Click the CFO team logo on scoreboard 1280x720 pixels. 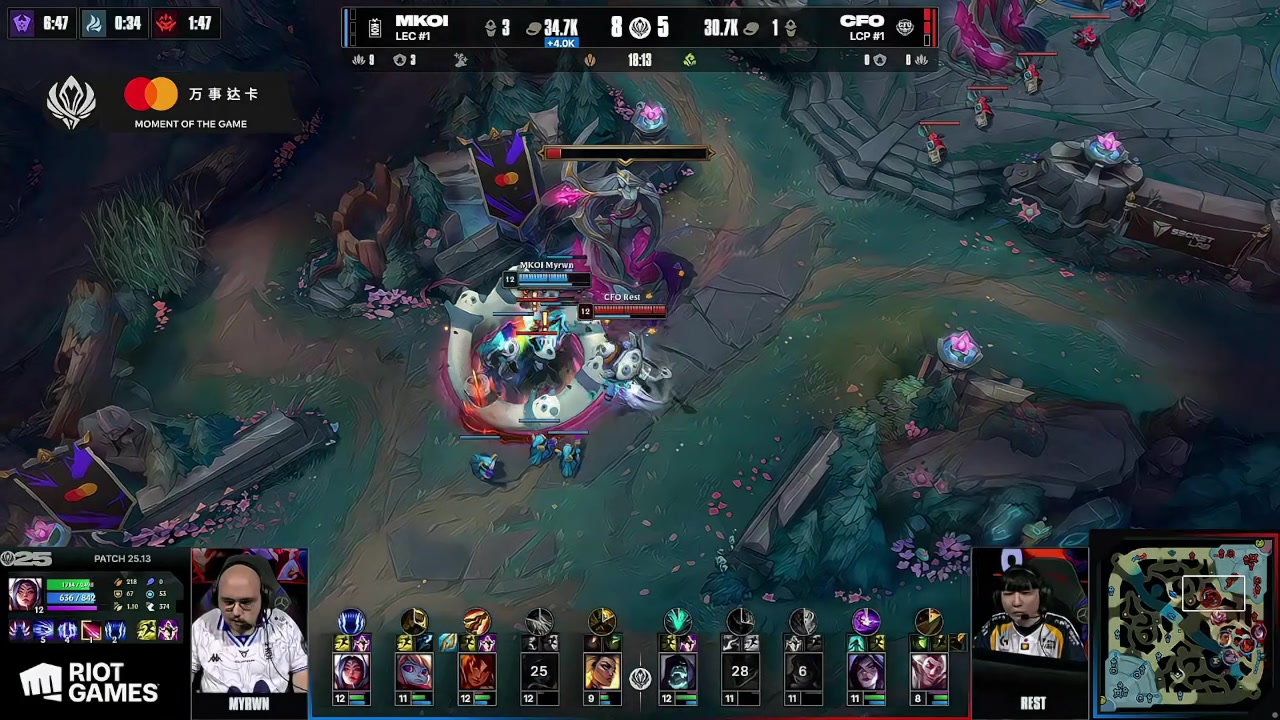pyautogui.click(x=905, y=28)
